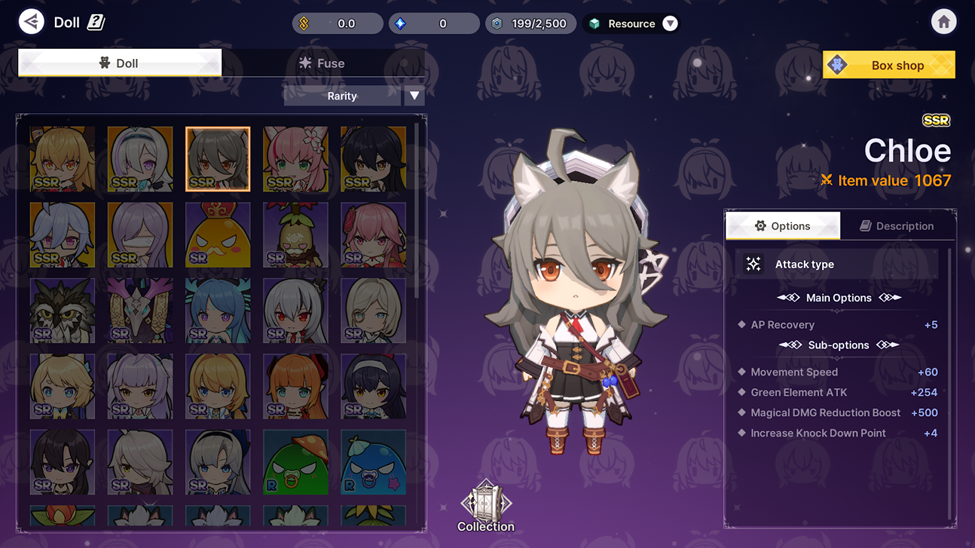This screenshot has height=548, width=975.
Task: Select the Doll tab
Action: (x=119, y=63)
